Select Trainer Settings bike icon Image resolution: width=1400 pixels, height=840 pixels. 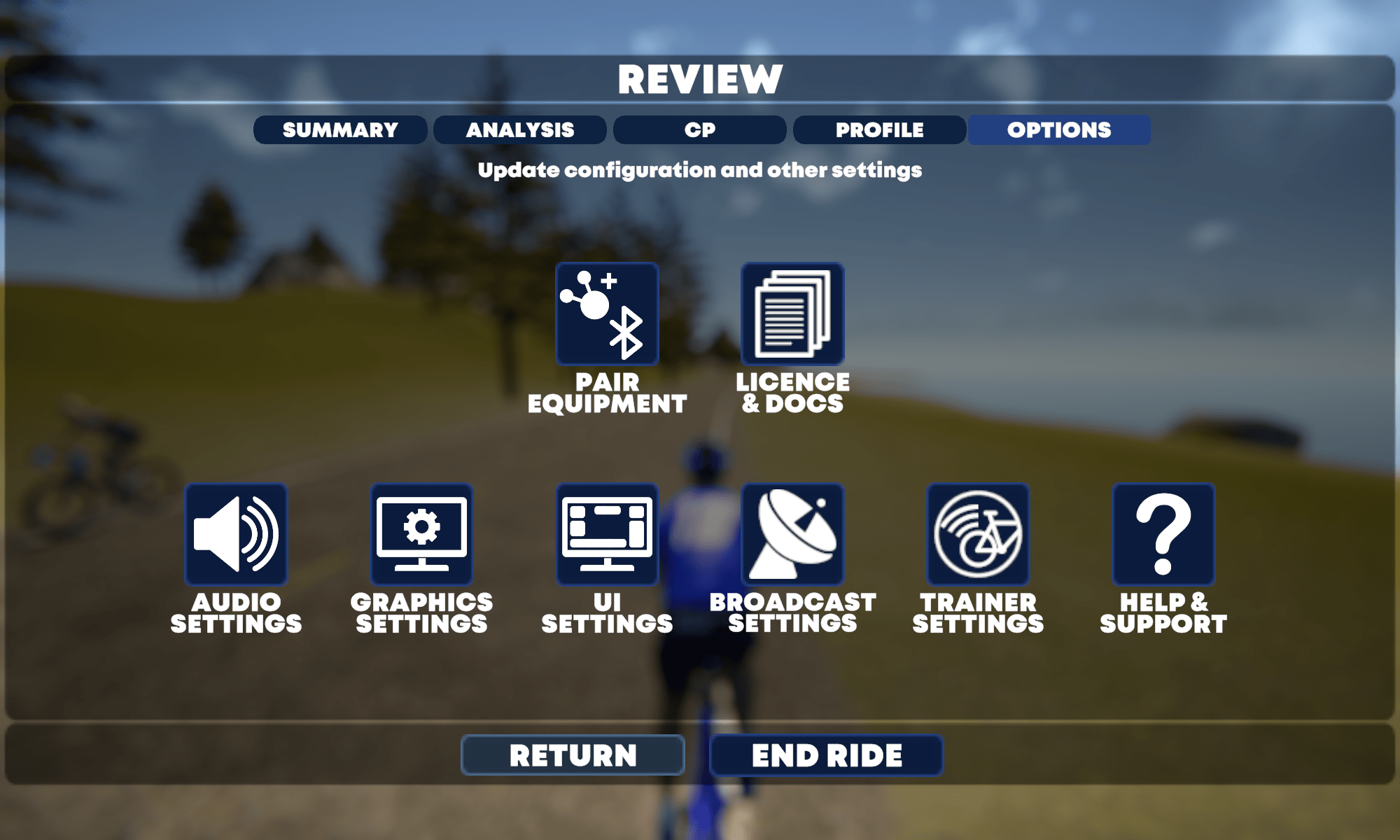click(978, 535)
